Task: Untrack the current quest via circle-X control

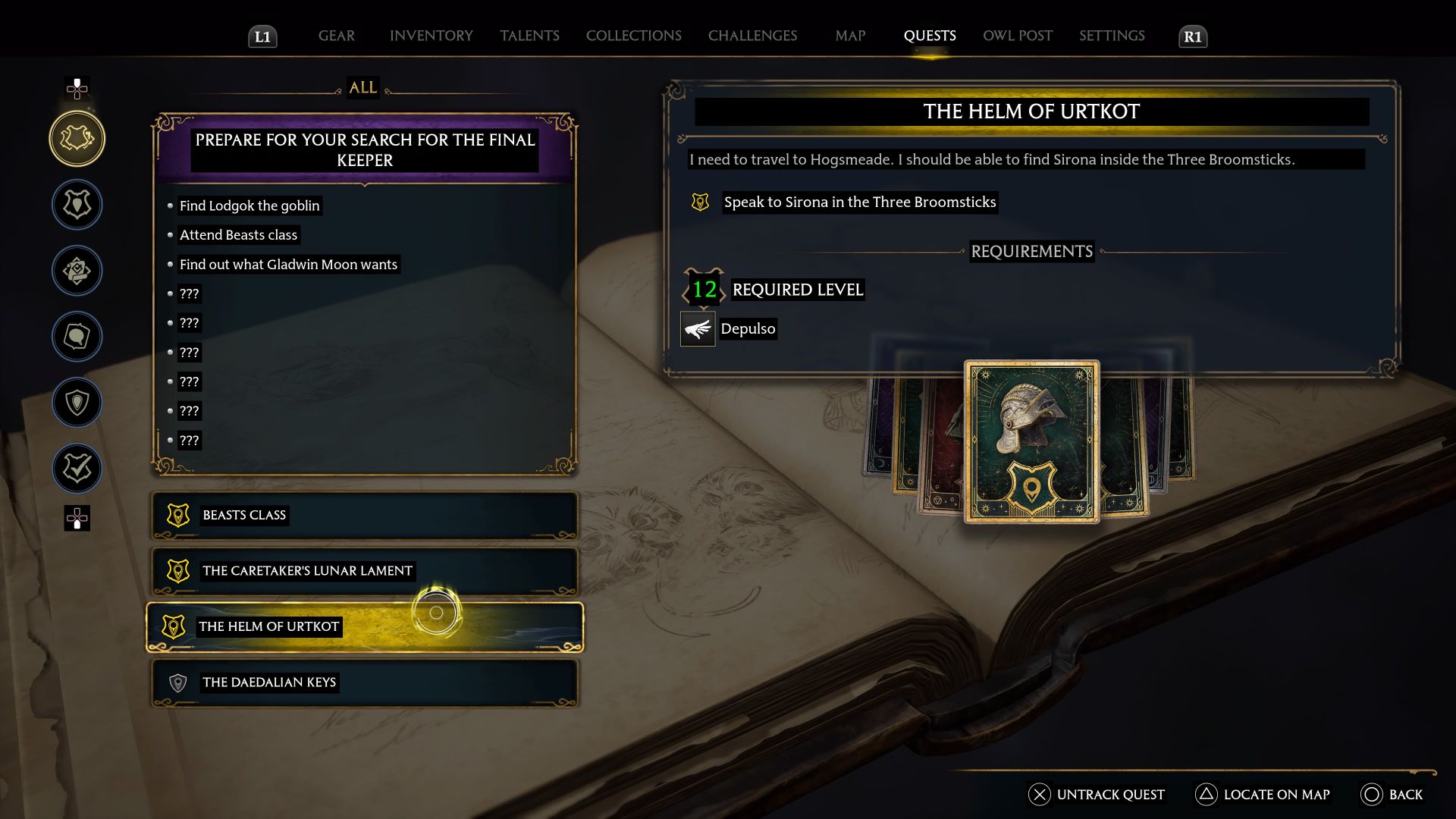Action: [1038, 795]
